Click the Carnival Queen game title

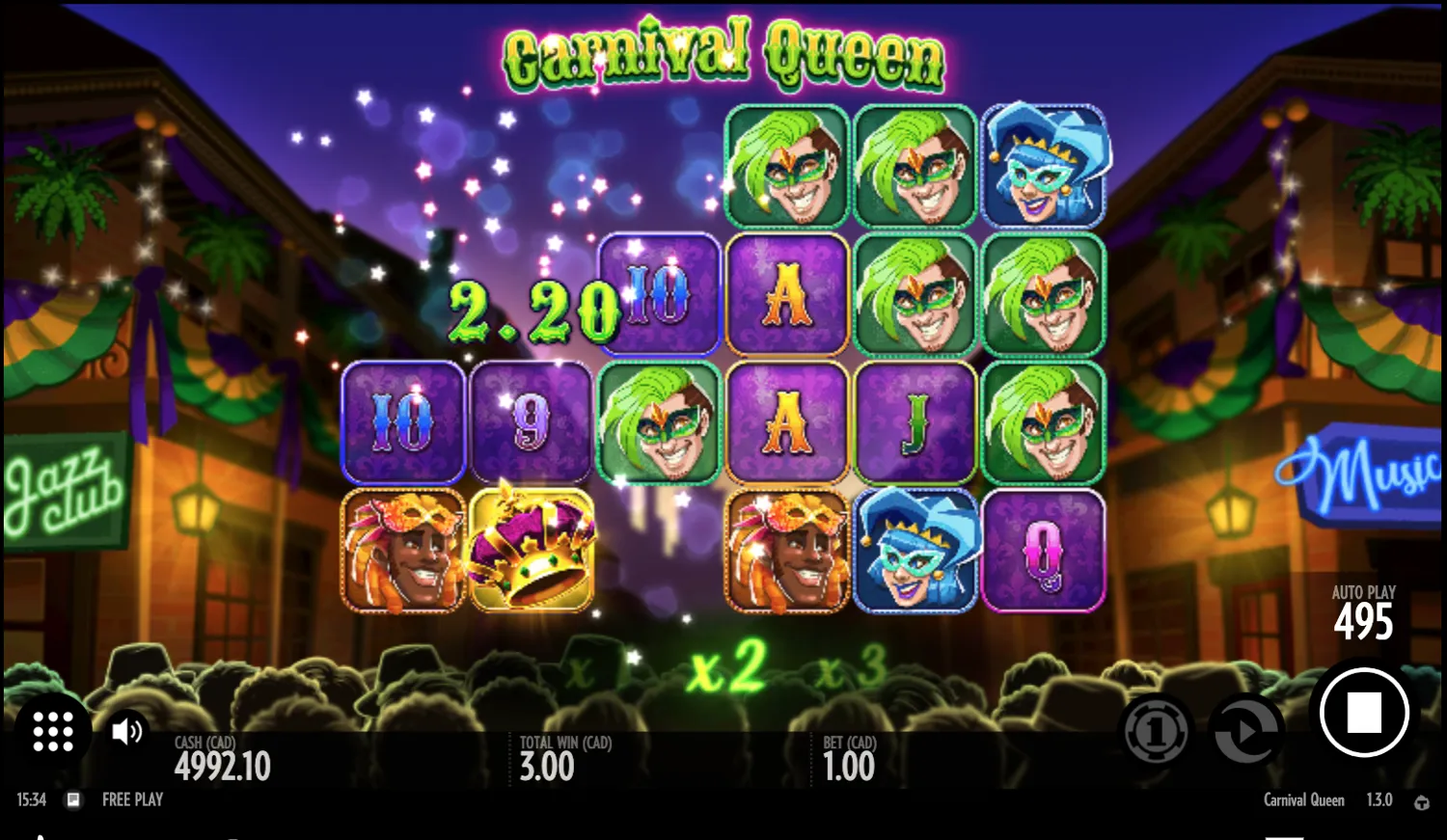coord(723,56)
